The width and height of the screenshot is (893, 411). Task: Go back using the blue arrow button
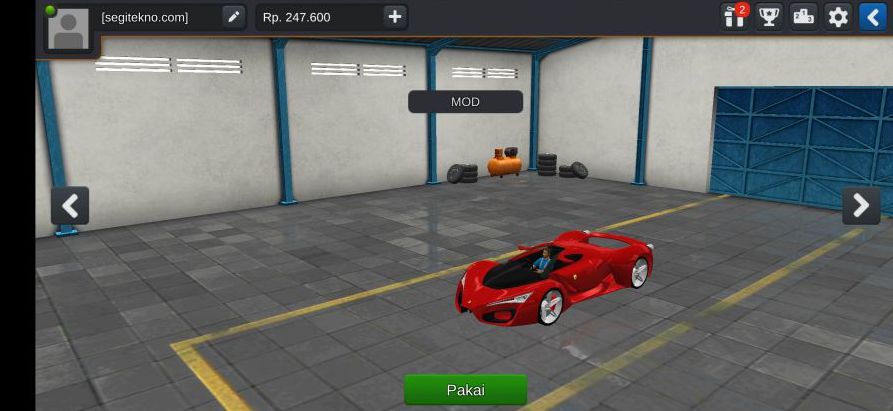[872, 17]
